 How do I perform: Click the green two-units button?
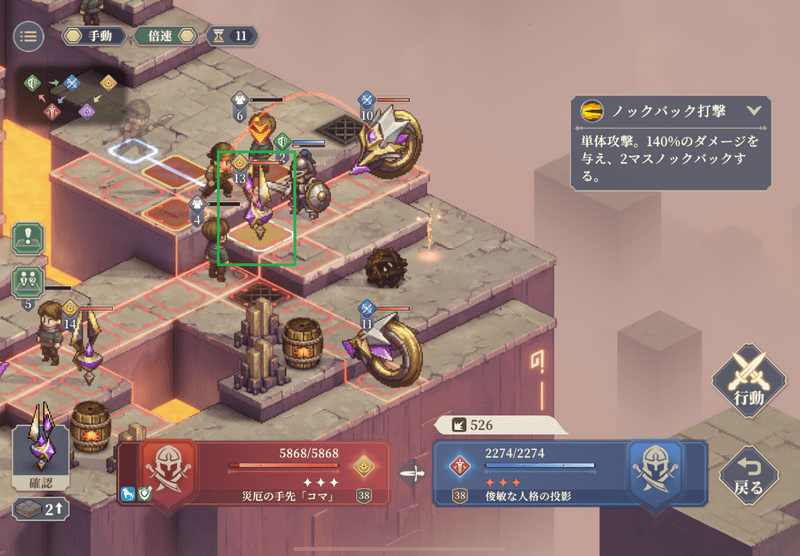[26, 281]
